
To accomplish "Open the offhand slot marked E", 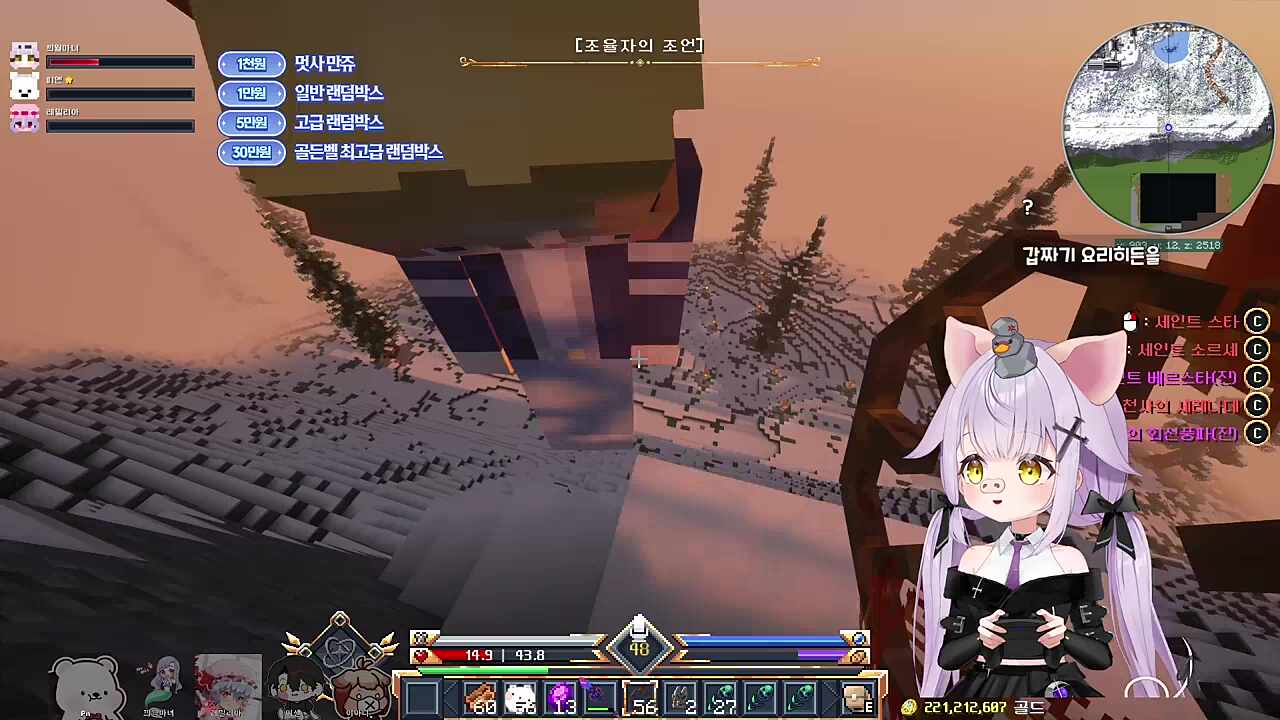I will [858, 698].
